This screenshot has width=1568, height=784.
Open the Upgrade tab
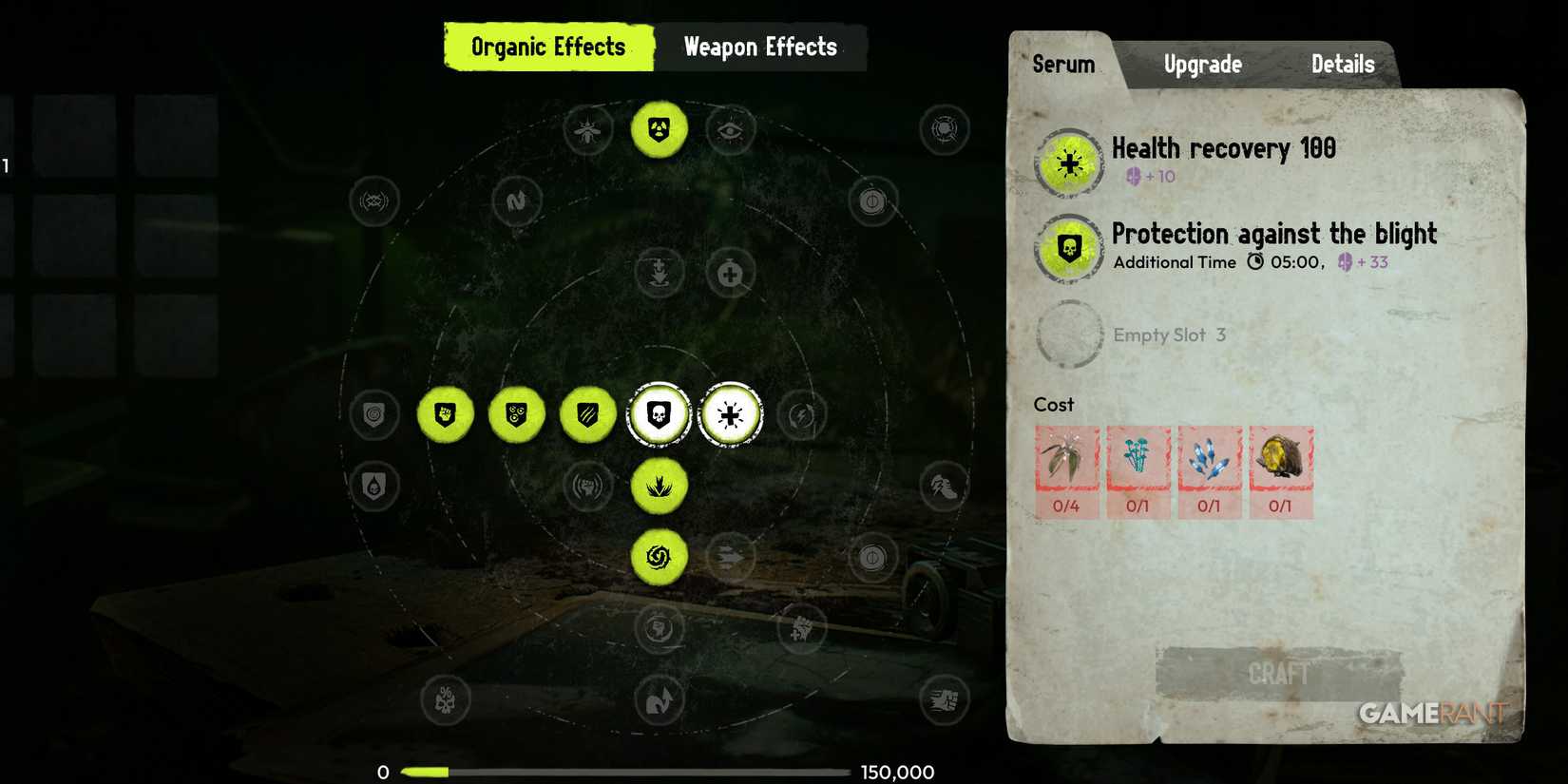click(x=1201, y=64)
